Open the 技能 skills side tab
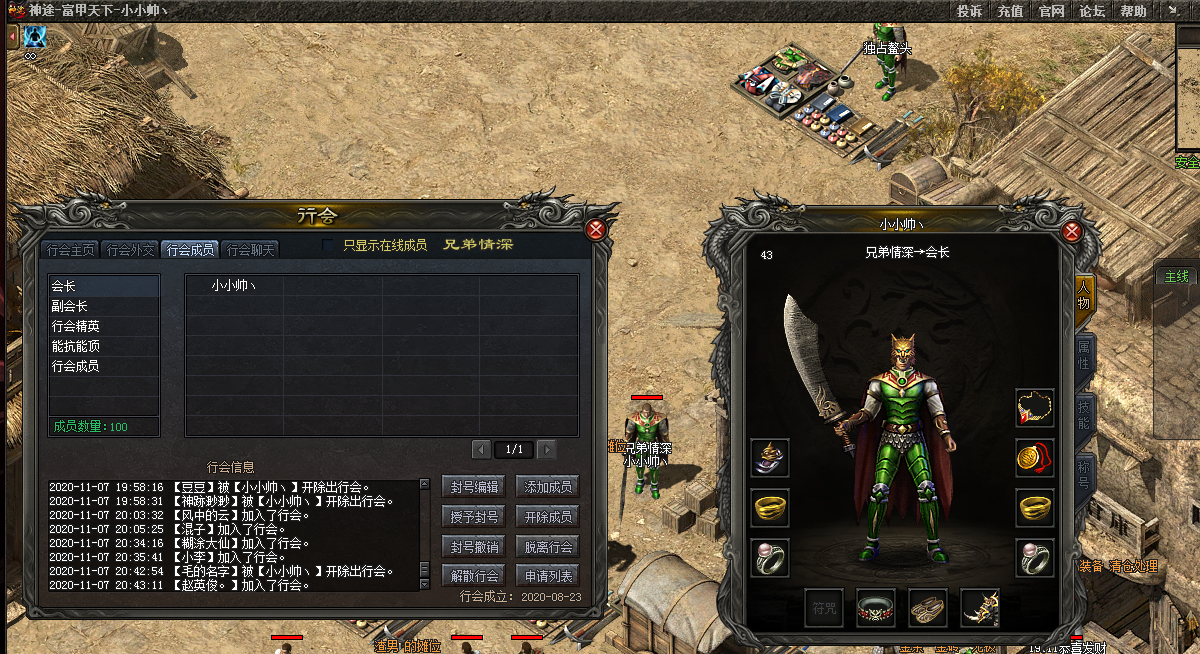1200x654 pixels. pos(1083,411)
